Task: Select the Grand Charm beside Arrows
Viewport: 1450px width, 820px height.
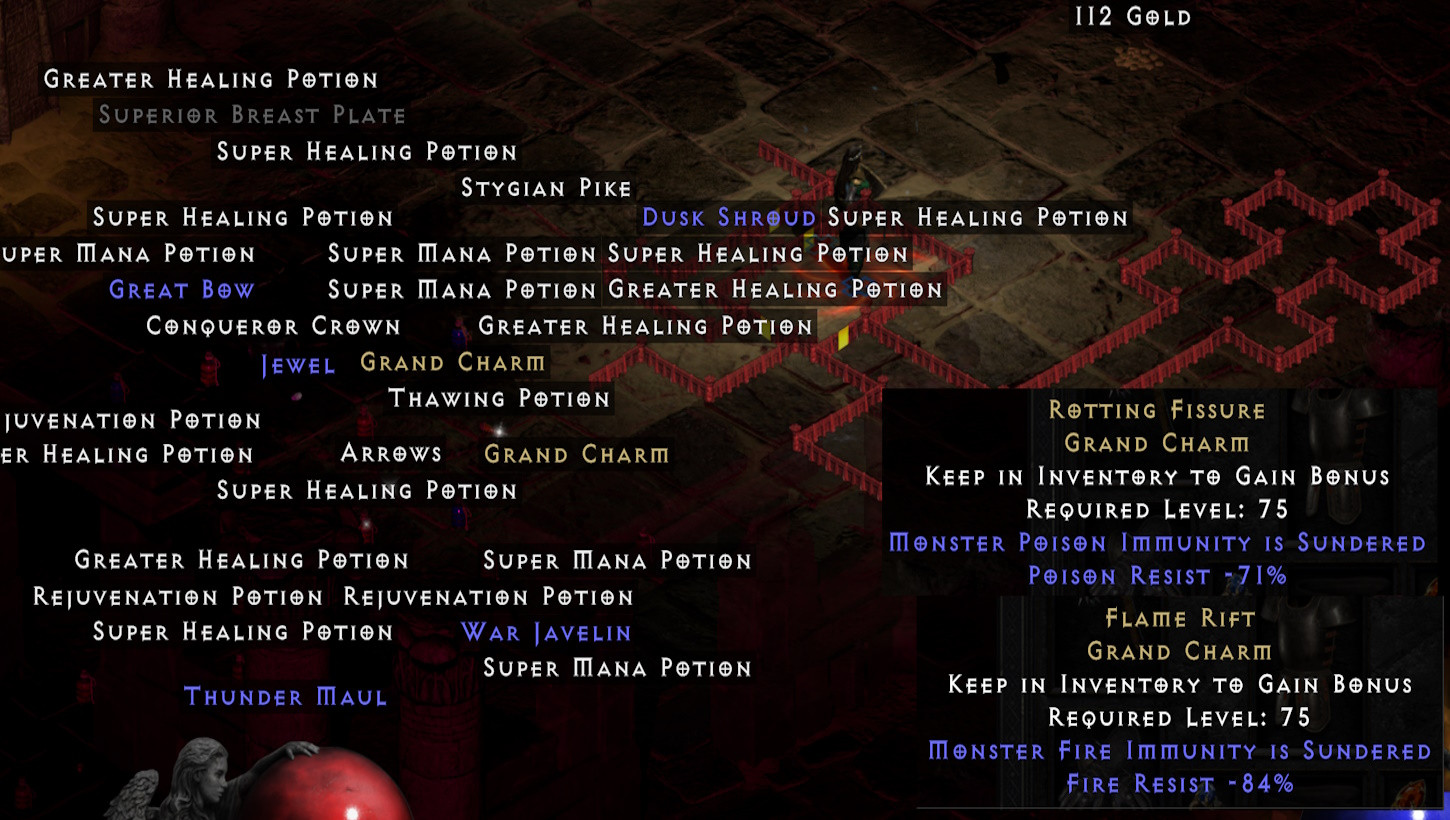Action: click(x=577, y=454)
